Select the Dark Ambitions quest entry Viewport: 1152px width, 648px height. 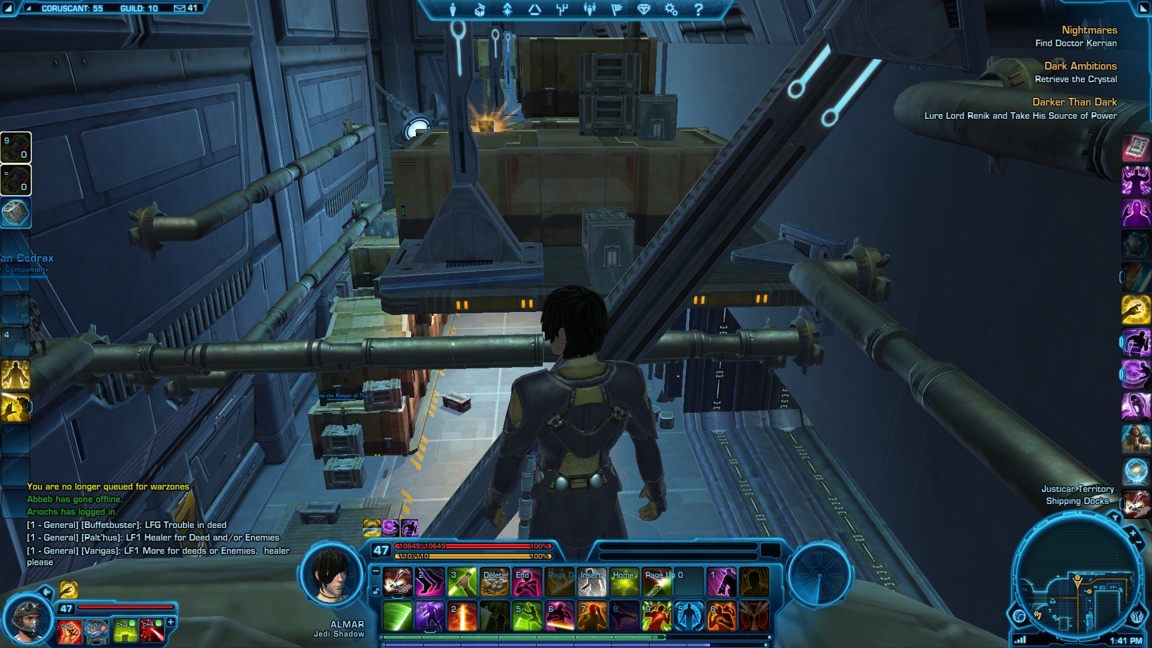(1080, 67)
